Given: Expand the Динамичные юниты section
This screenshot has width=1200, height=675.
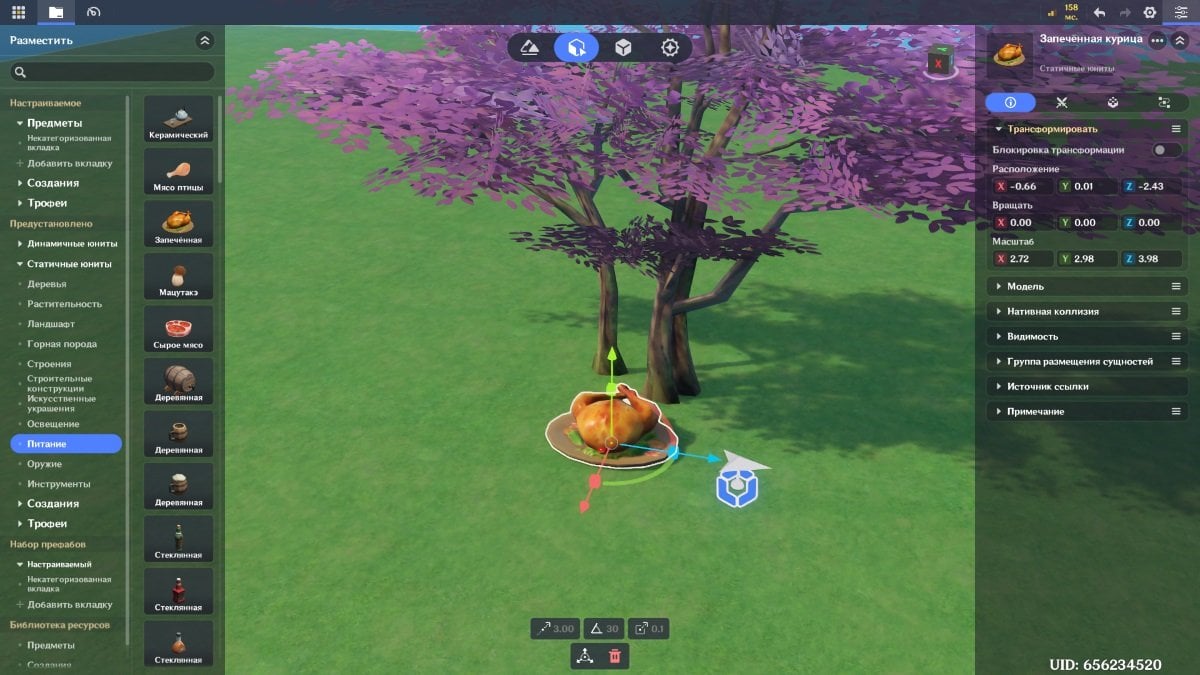Looking at the screenshot, I should 71,244.
